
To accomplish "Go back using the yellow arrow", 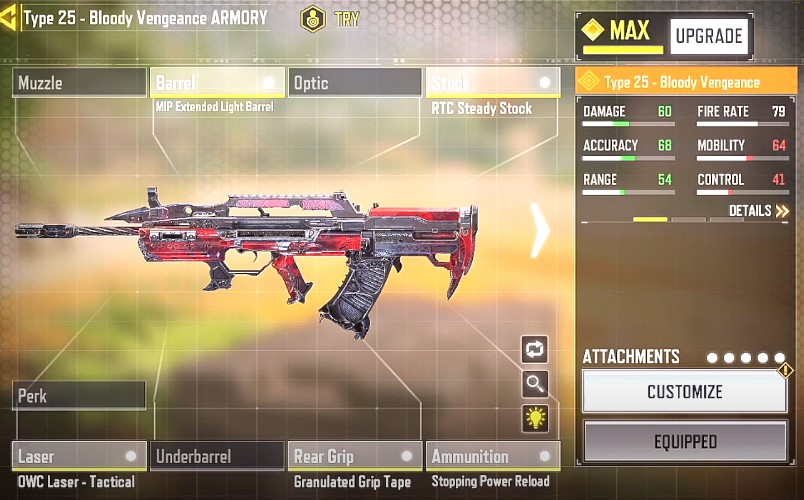I will tap(8, 17).
